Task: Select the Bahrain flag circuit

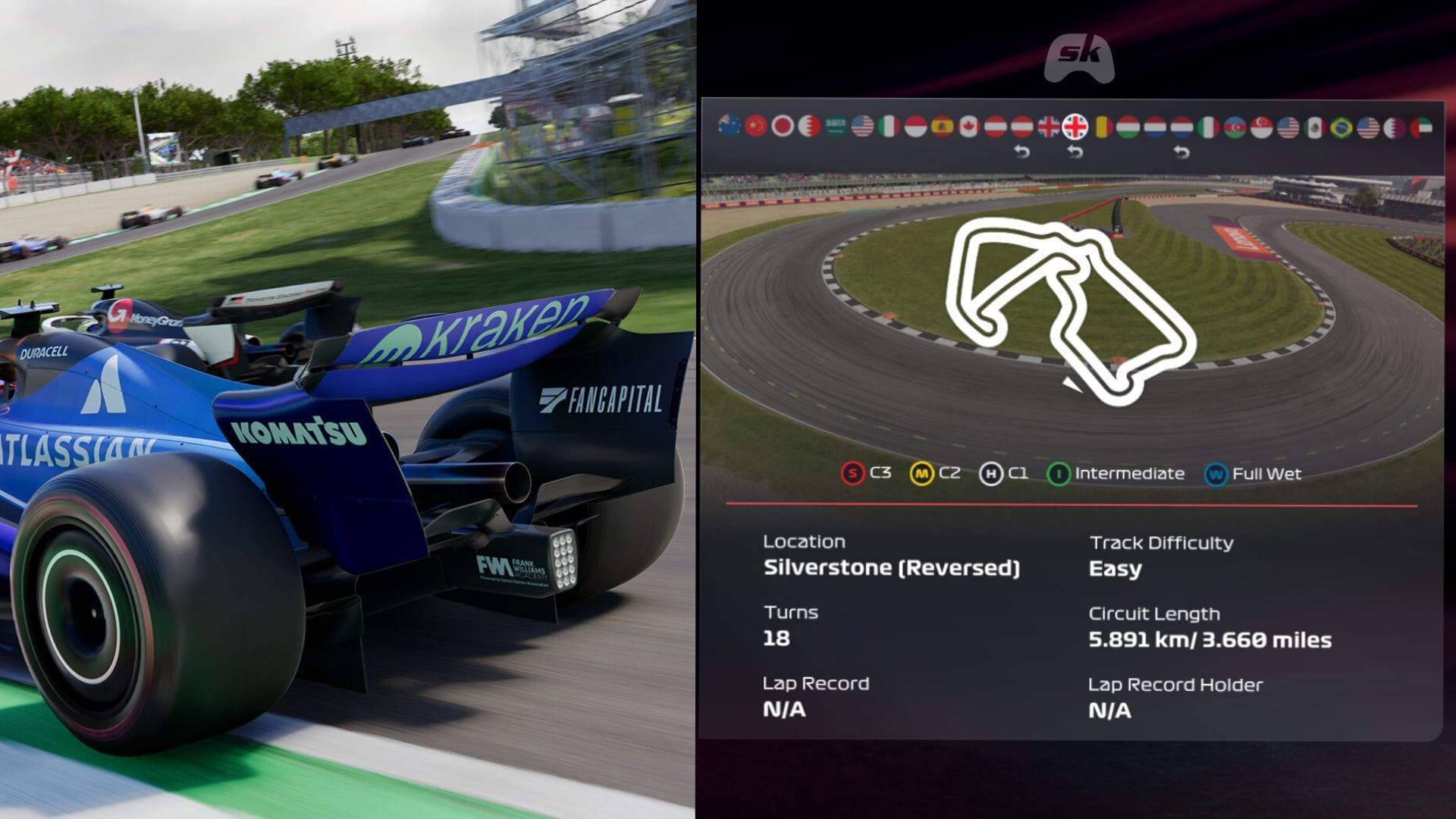Action: [809, 126]
